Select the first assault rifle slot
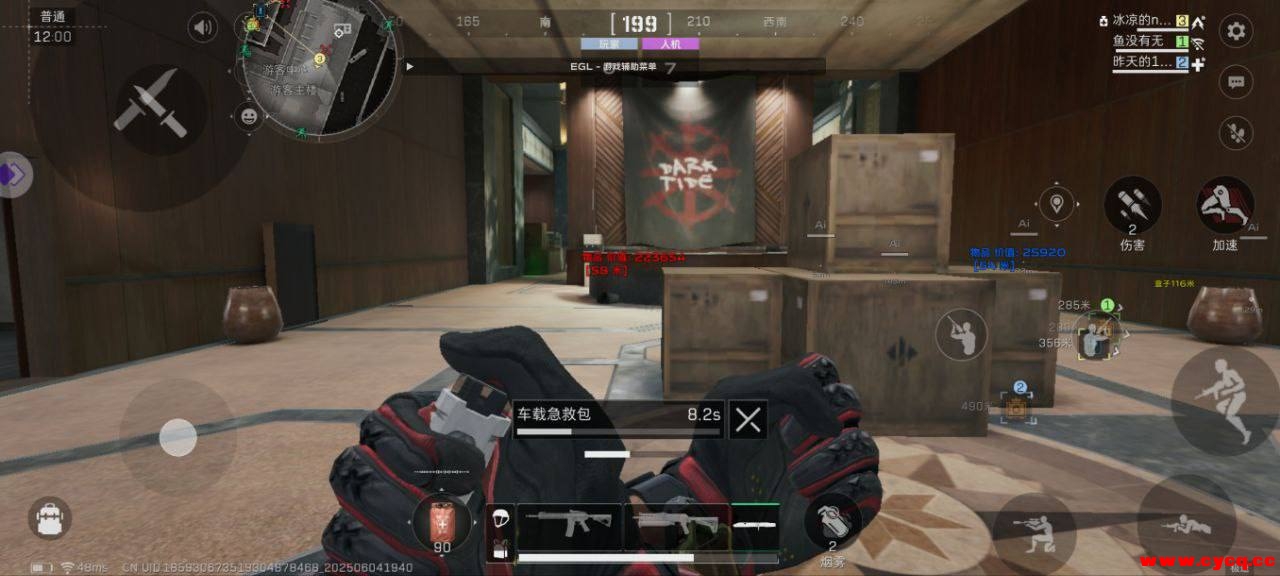This screenshot has width=1280, height=576. (567, 524)
